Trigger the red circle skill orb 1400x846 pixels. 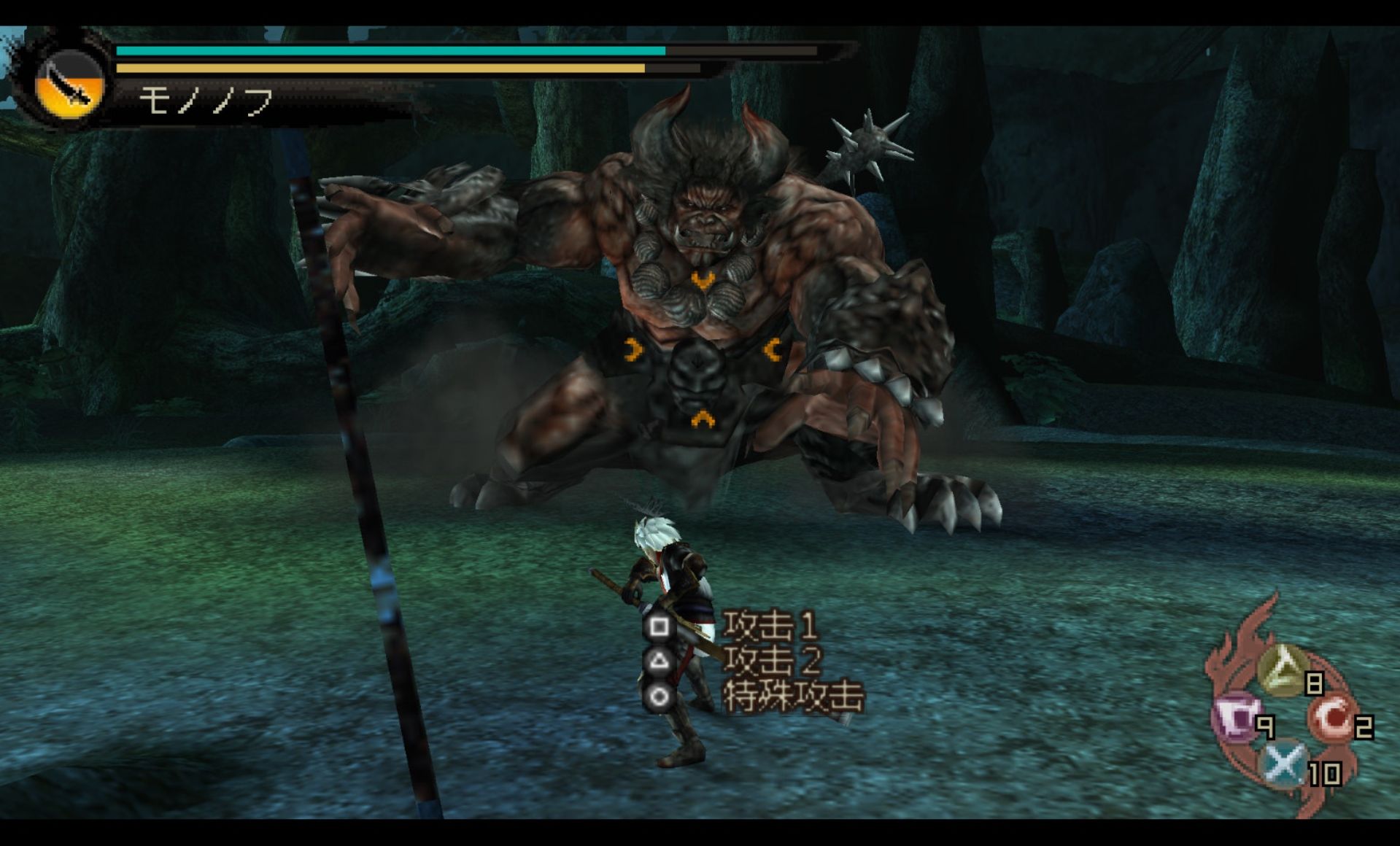(1333, 717)
